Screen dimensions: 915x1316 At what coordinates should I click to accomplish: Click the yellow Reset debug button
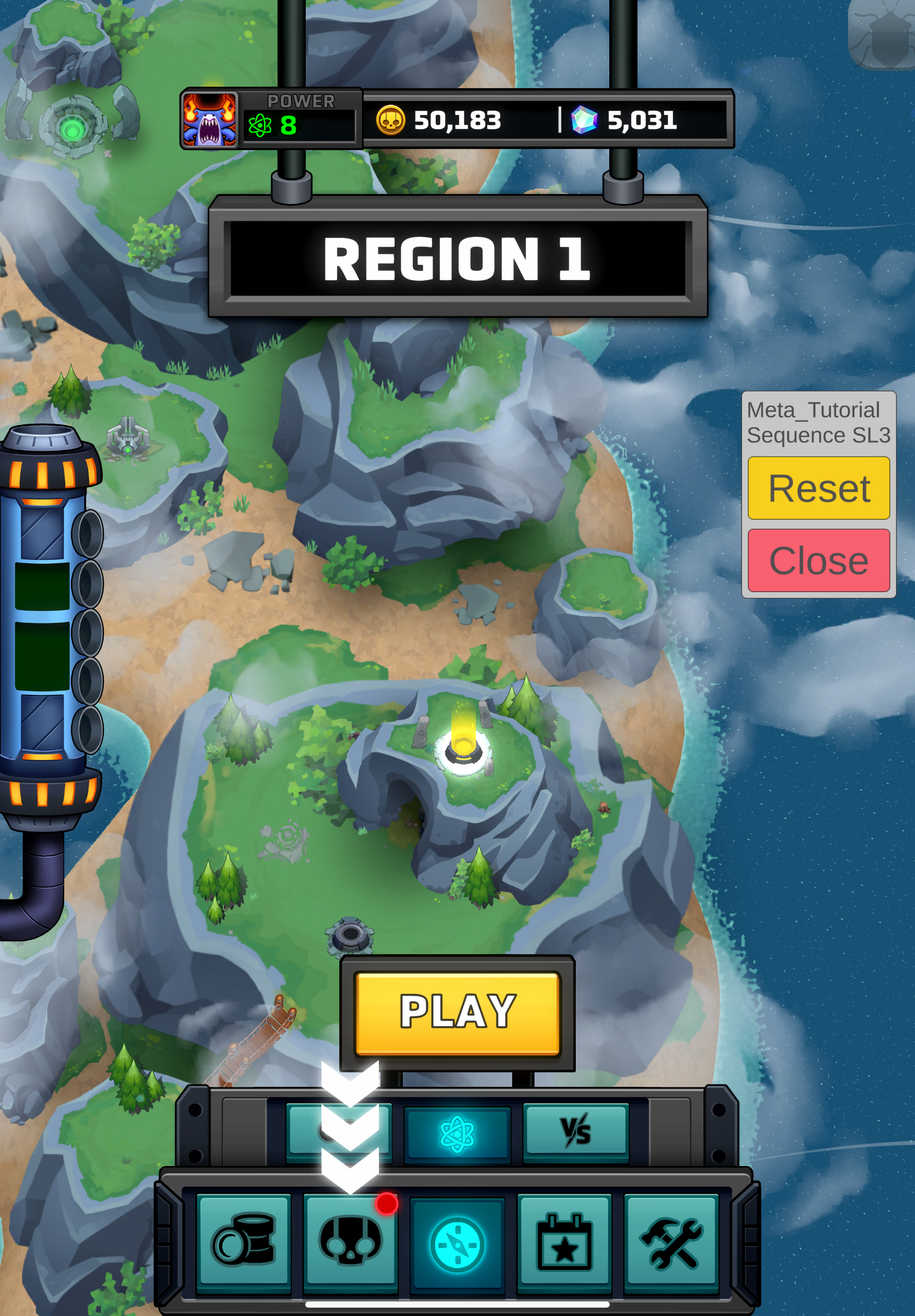coord(818,488)
